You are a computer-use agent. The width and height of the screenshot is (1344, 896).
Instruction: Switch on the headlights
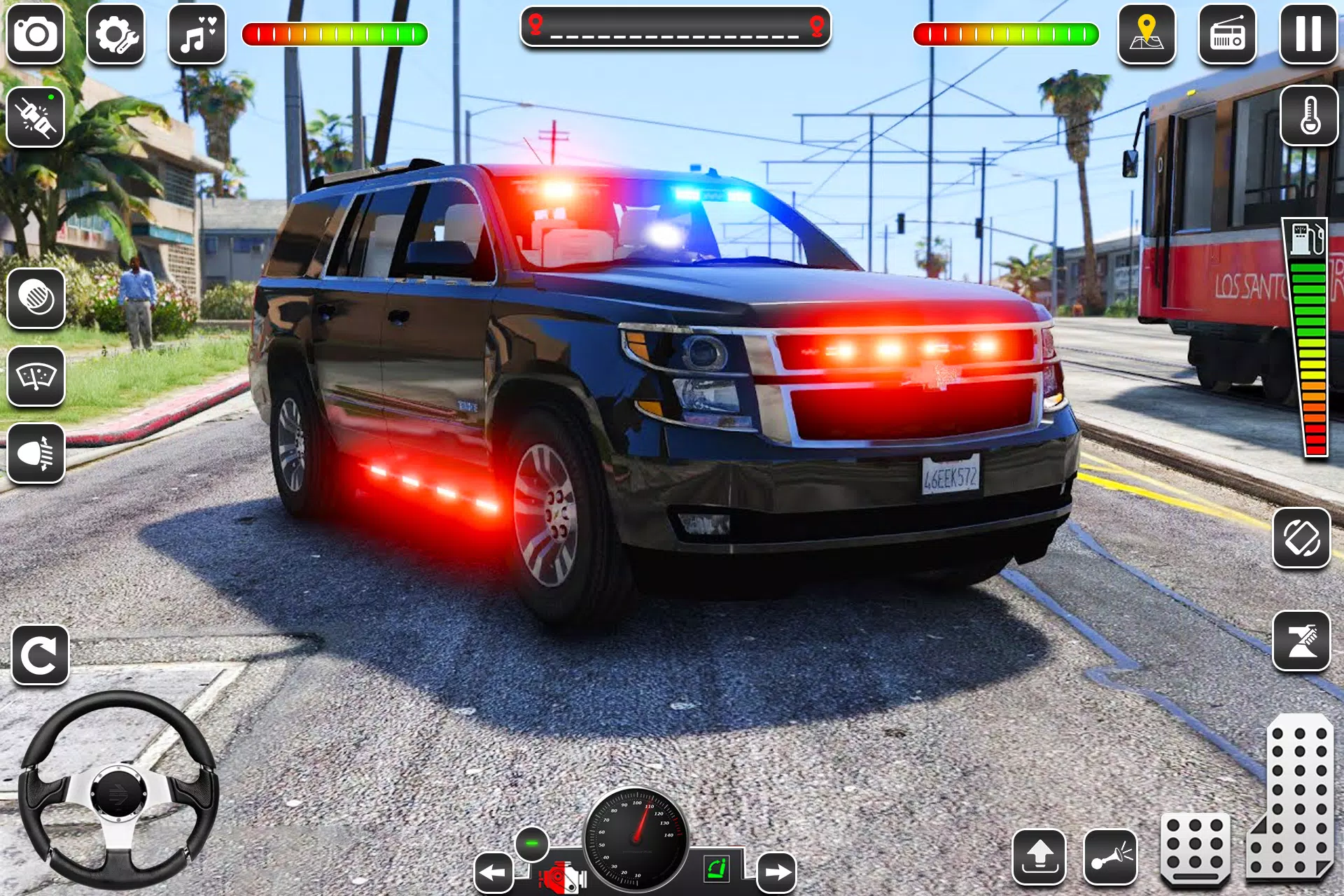pyautogui.click(x=36, y=454)
